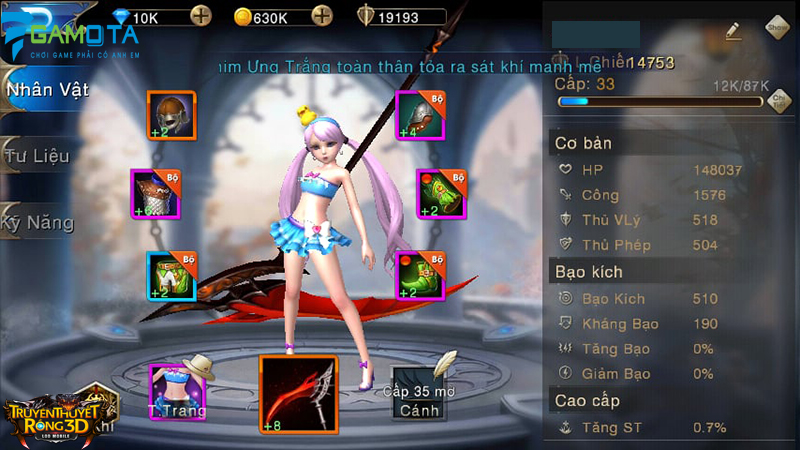Tap the Show diamond button

(779, 28)
